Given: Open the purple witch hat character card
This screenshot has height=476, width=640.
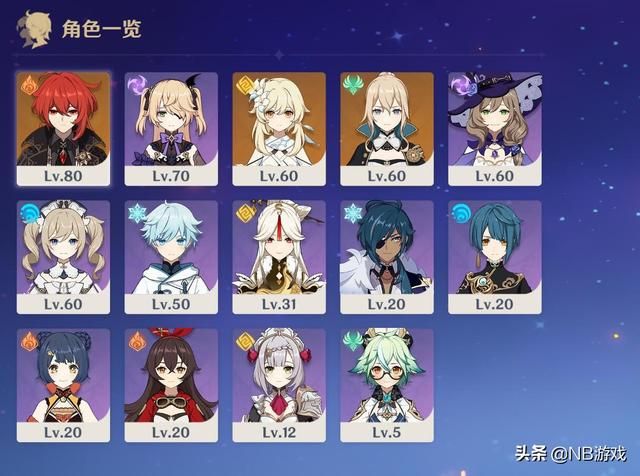Looking at the screenshot, I should [495, 127].
